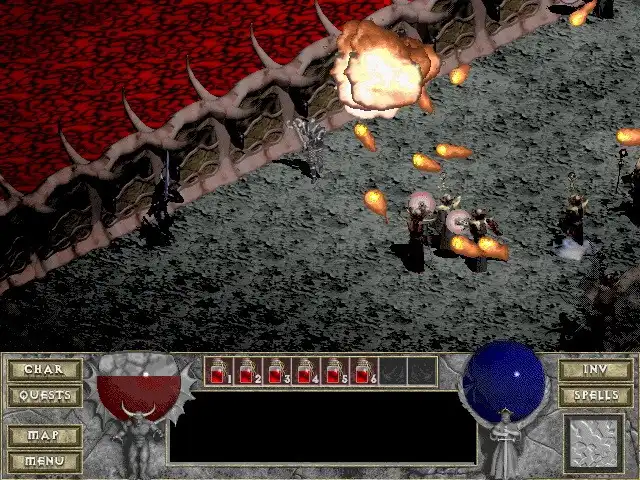
Task: Use the healing potion in belt slot 5
Action: point(334,371)
